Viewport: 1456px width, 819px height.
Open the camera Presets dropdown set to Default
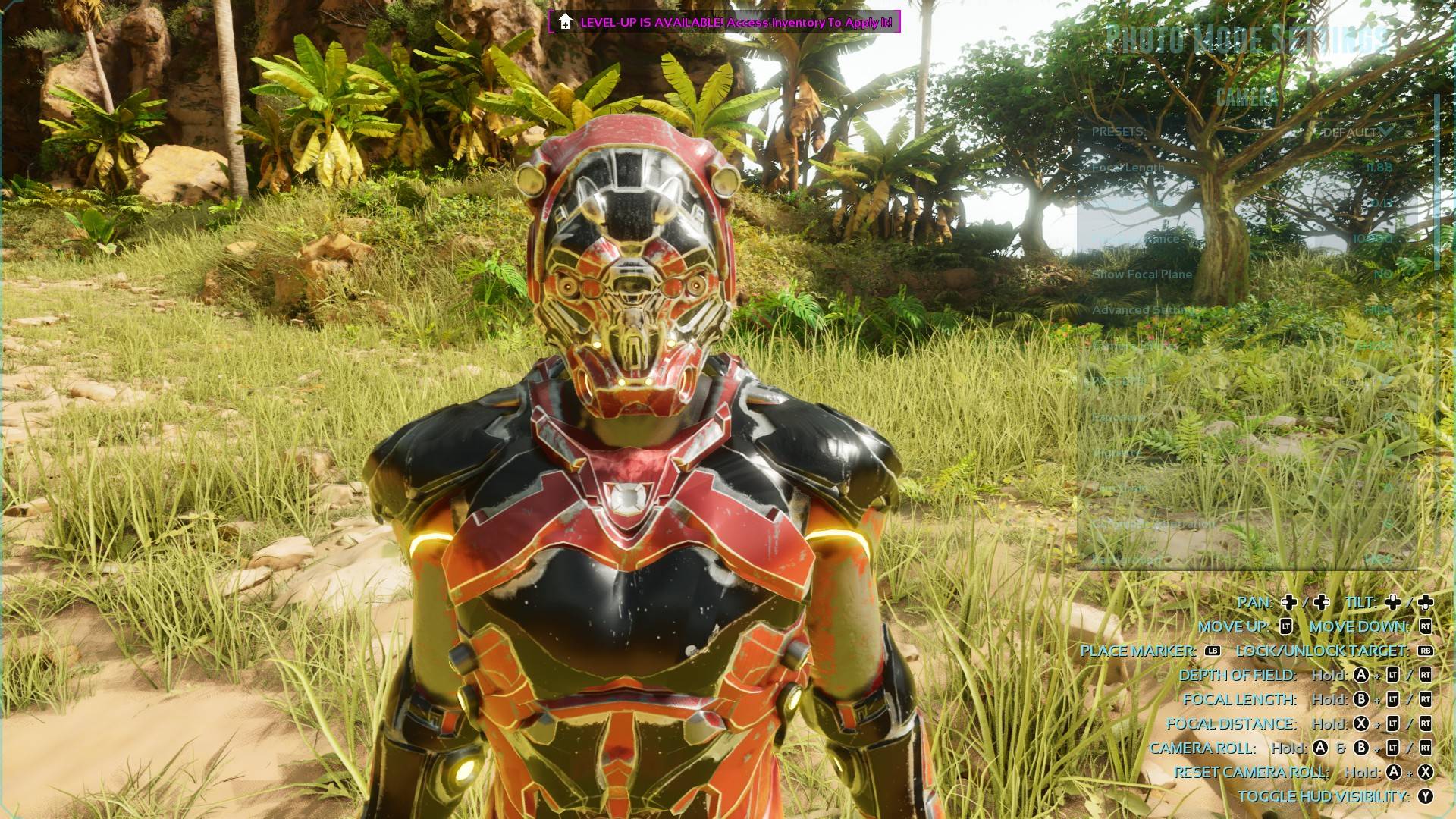click(1355, 132)
